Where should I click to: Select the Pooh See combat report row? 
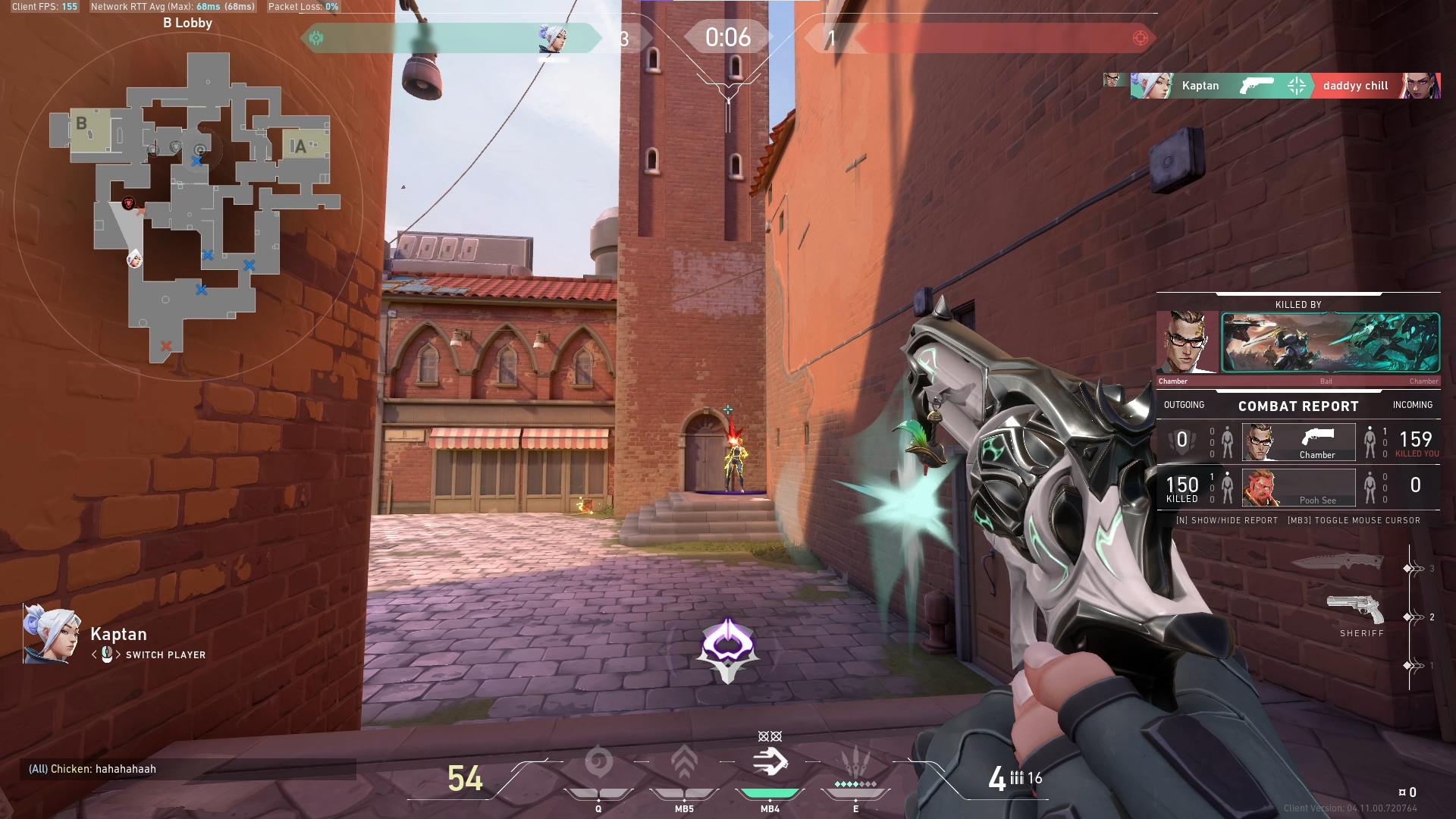pyautogui.click(x=1298, y=488)
